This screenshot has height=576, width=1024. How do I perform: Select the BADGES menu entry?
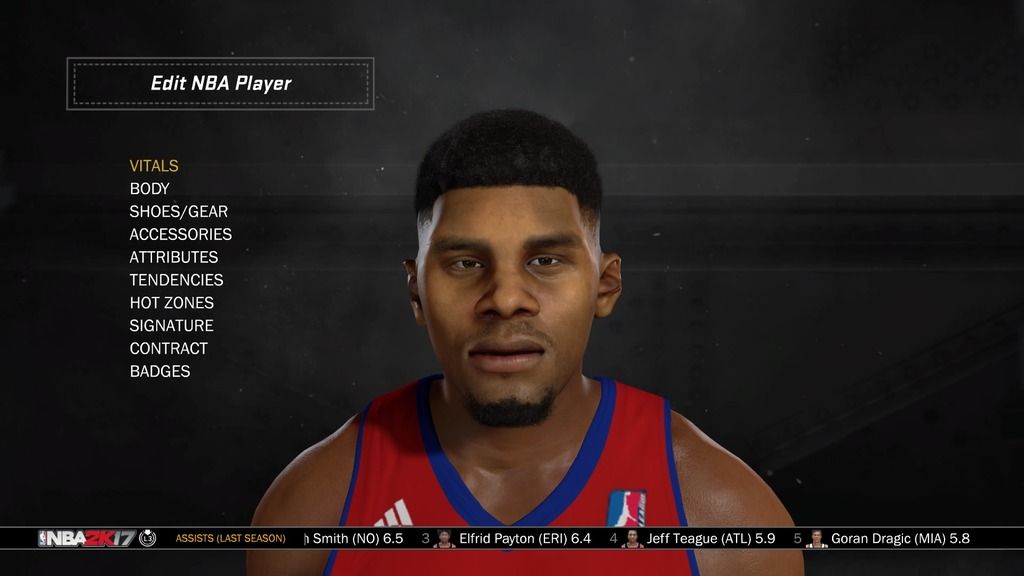click(x=160, y=372)
